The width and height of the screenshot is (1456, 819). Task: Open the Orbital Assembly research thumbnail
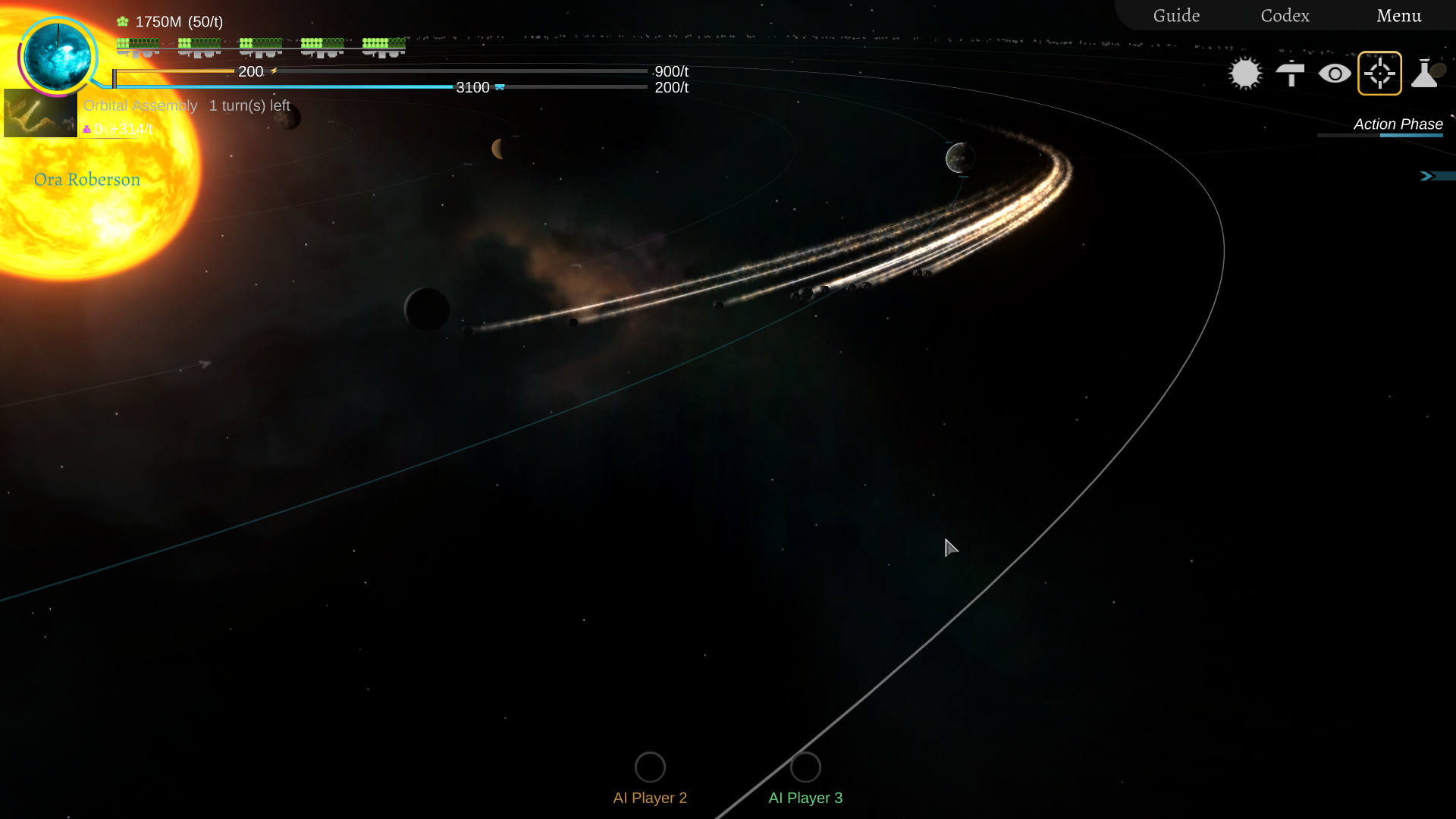[x=40, y=113]
